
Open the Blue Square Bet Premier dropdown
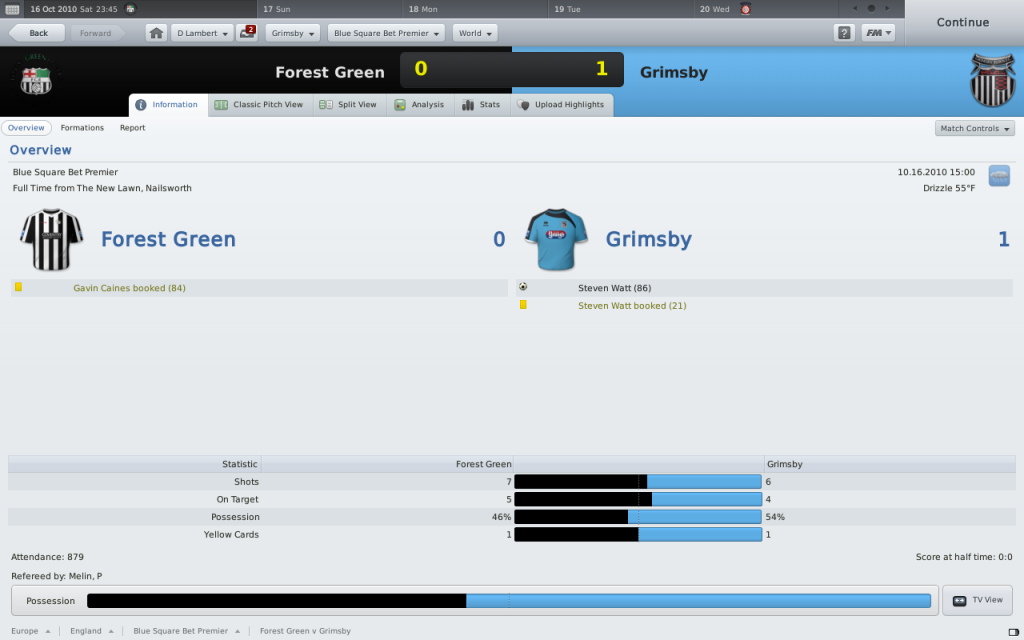tap(385, 33)
